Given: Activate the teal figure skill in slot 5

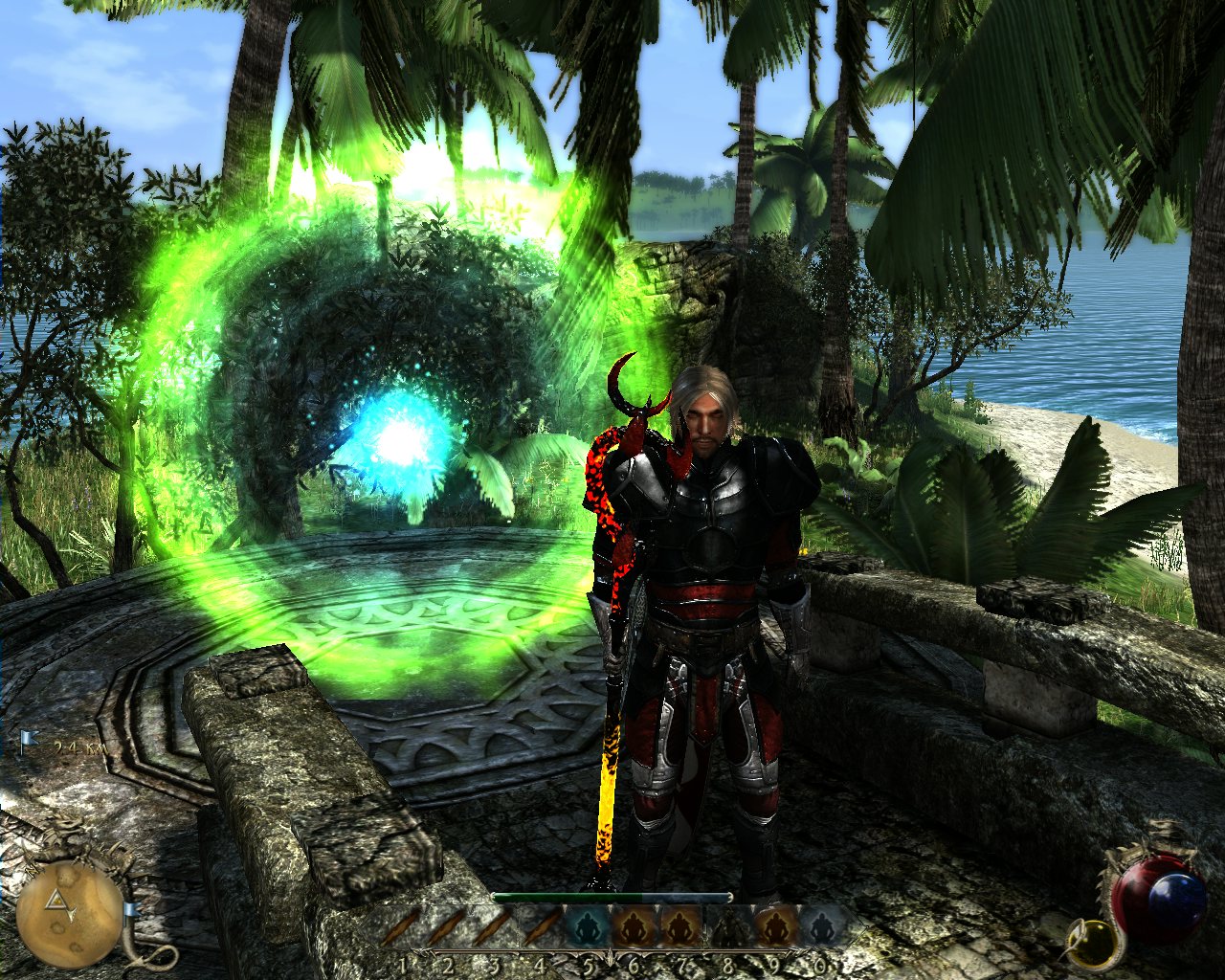Looking at the screenshot, I should [x=587, y=928].
